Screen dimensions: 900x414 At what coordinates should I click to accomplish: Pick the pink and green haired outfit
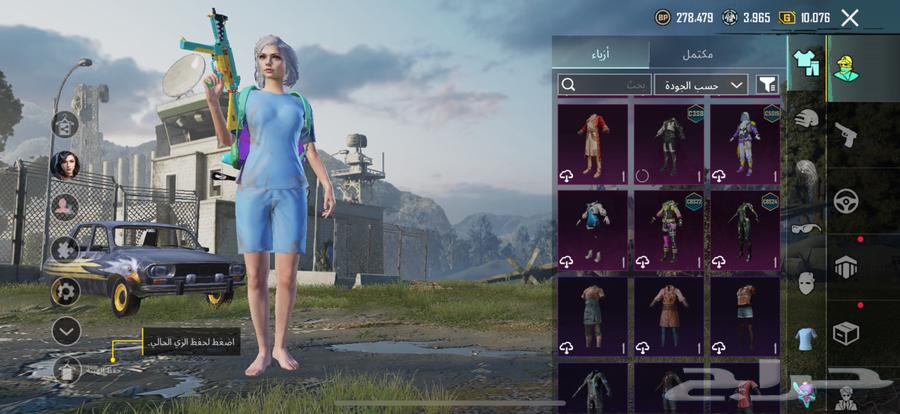coord(669,229)
